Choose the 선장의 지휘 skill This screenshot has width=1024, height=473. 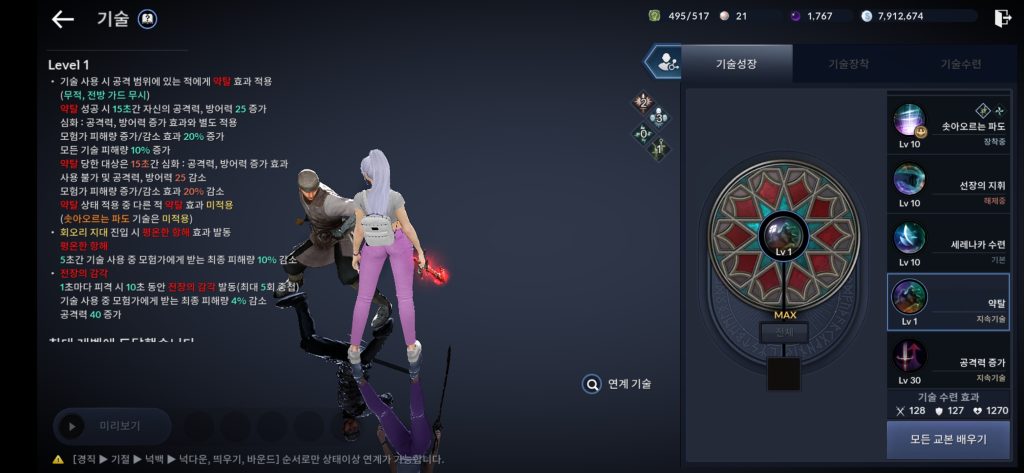[947, 184]
